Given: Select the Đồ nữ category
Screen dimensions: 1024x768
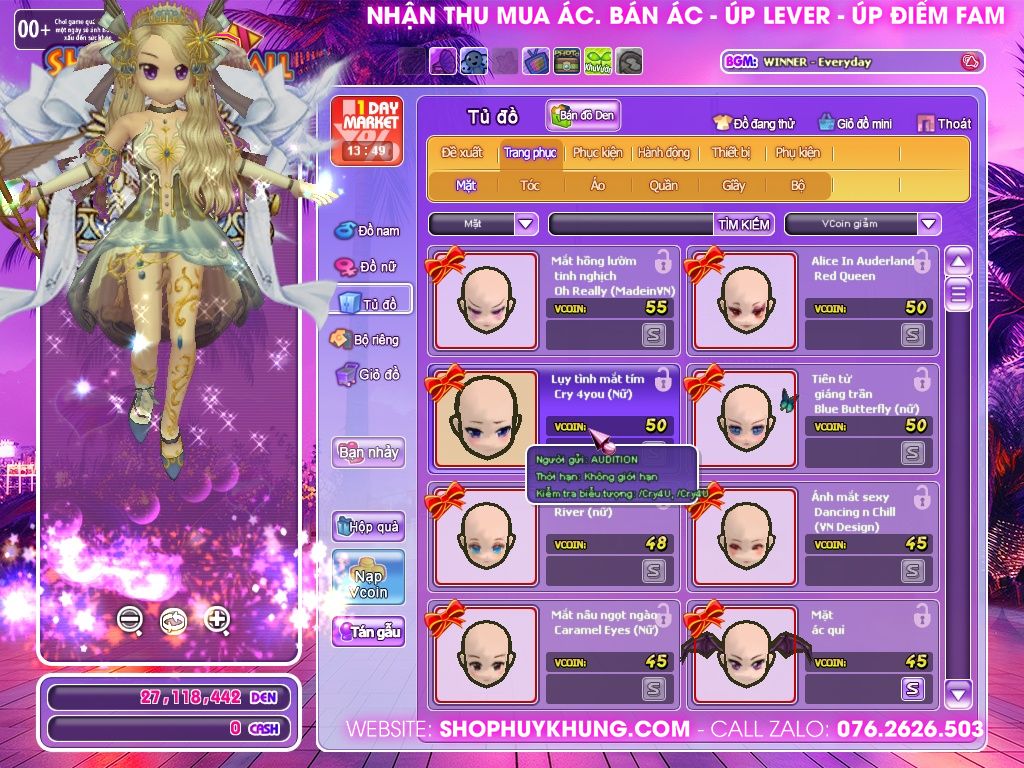Looking at the screenshot, I should [x=368, y=267].
